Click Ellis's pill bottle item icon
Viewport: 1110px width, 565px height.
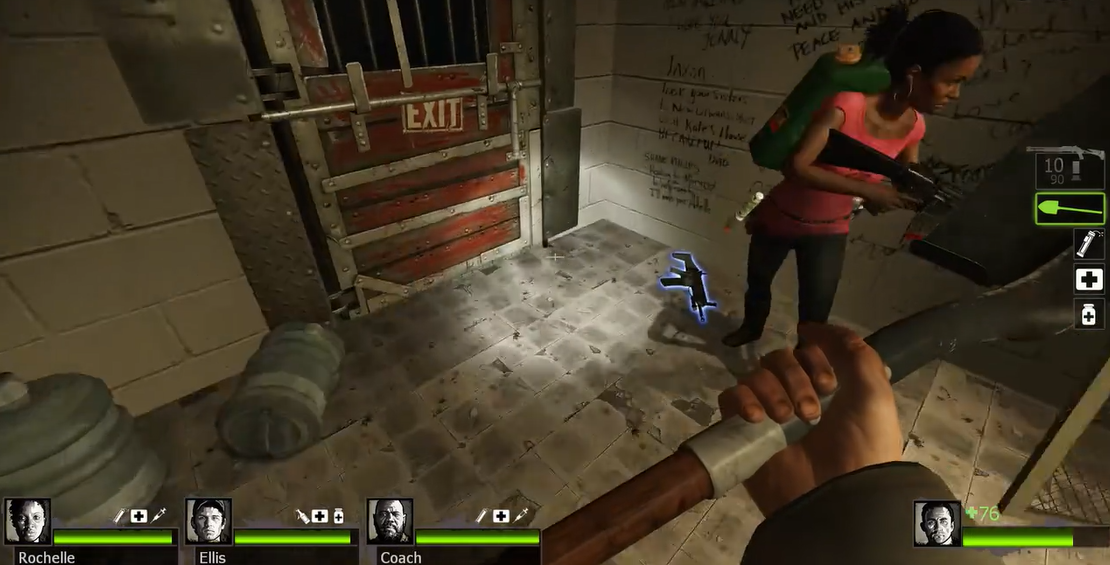pyautogui.click(x=338, y=515)
